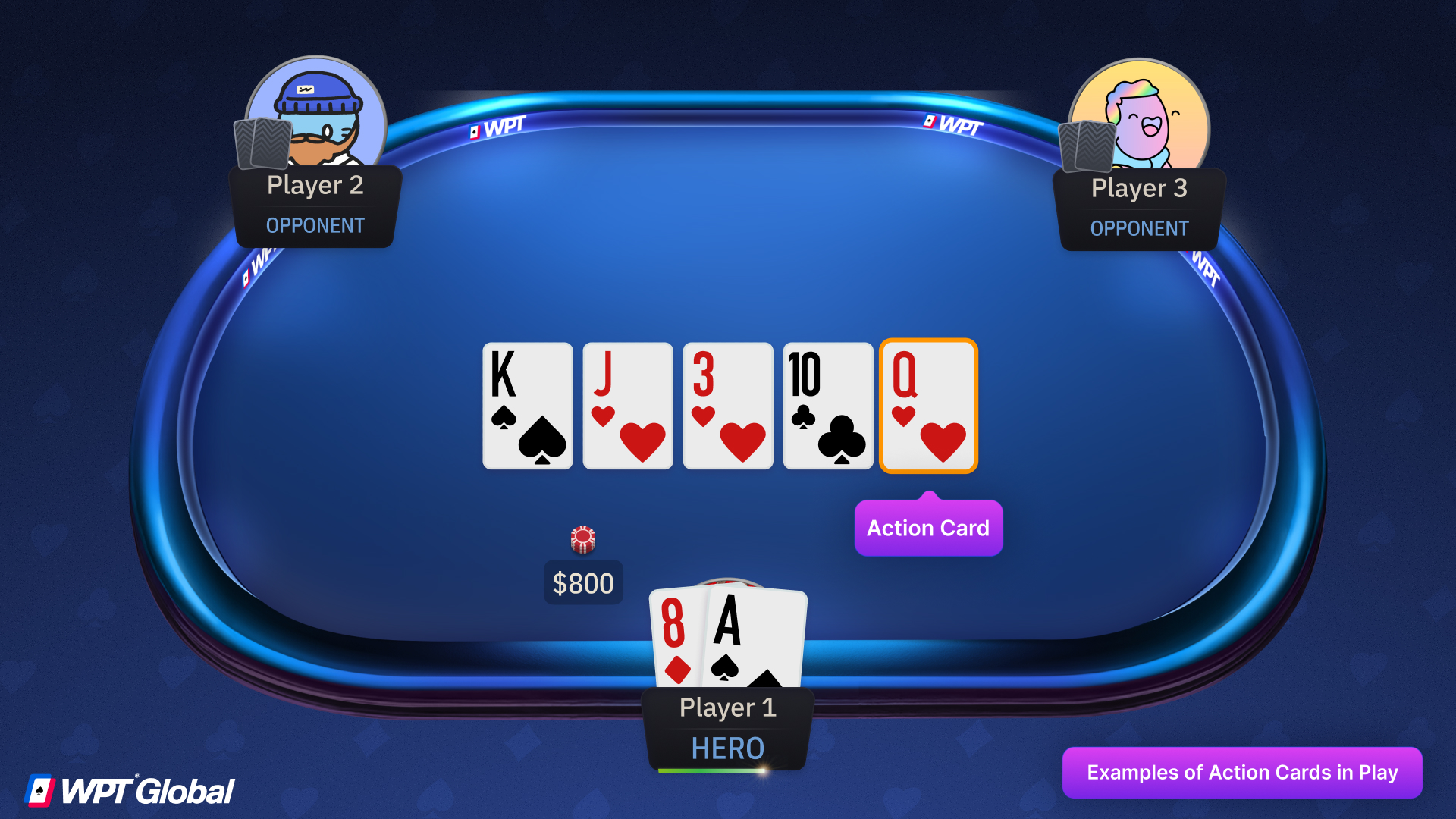The image size is (1456, 819).
Task: Click the highlighted Queen of Hearts action card
Action: tap(928, 406)
